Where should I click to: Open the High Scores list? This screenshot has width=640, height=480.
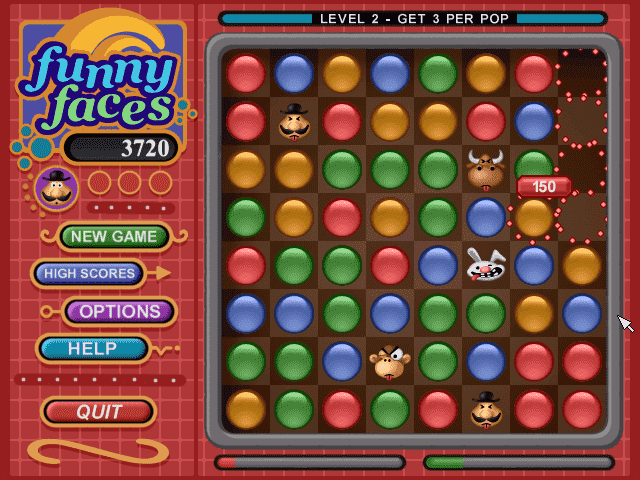pyautogui.click(x=89, y=273)
